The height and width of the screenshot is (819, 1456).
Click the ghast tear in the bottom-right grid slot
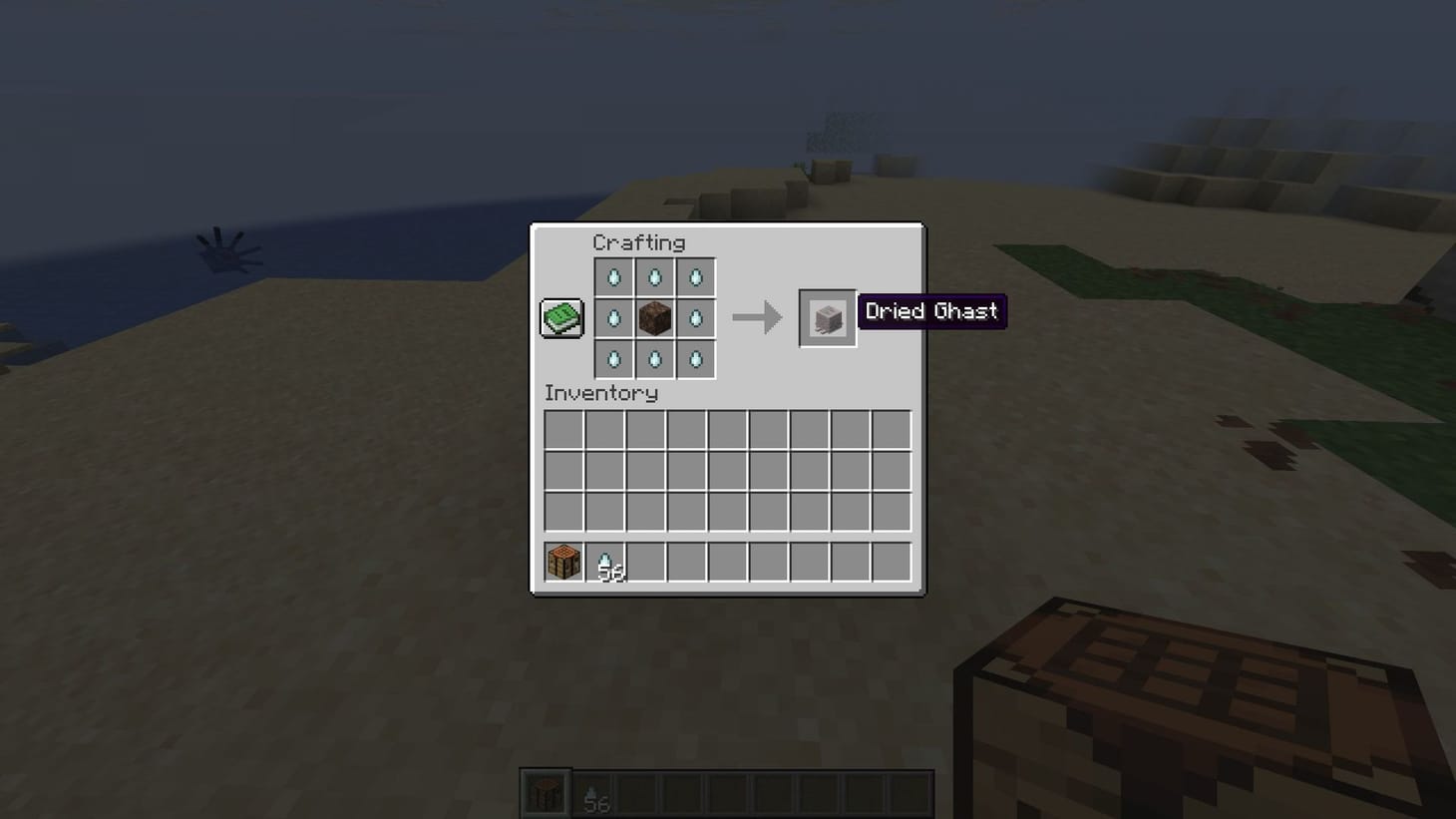(x=696, y=360)
